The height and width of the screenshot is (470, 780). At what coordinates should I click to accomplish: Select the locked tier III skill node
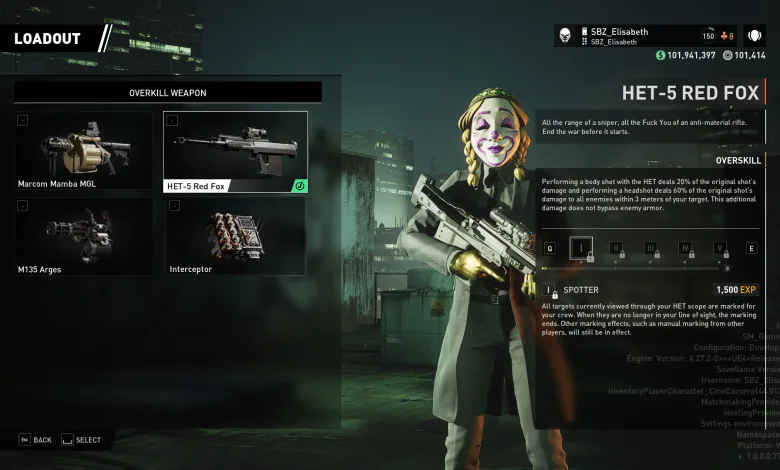[x=650, y=248]
